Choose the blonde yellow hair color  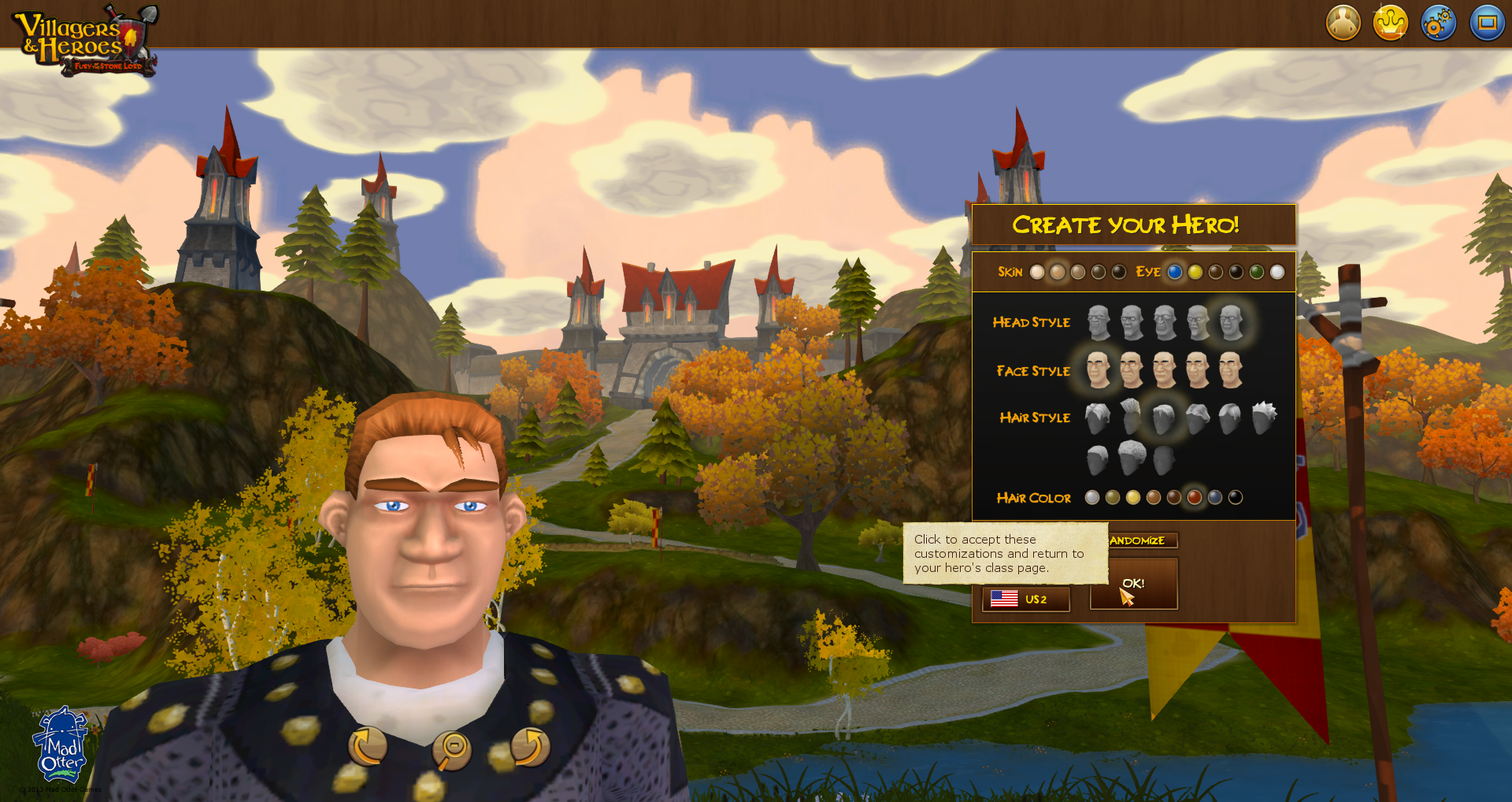[x=1133, y=497]
